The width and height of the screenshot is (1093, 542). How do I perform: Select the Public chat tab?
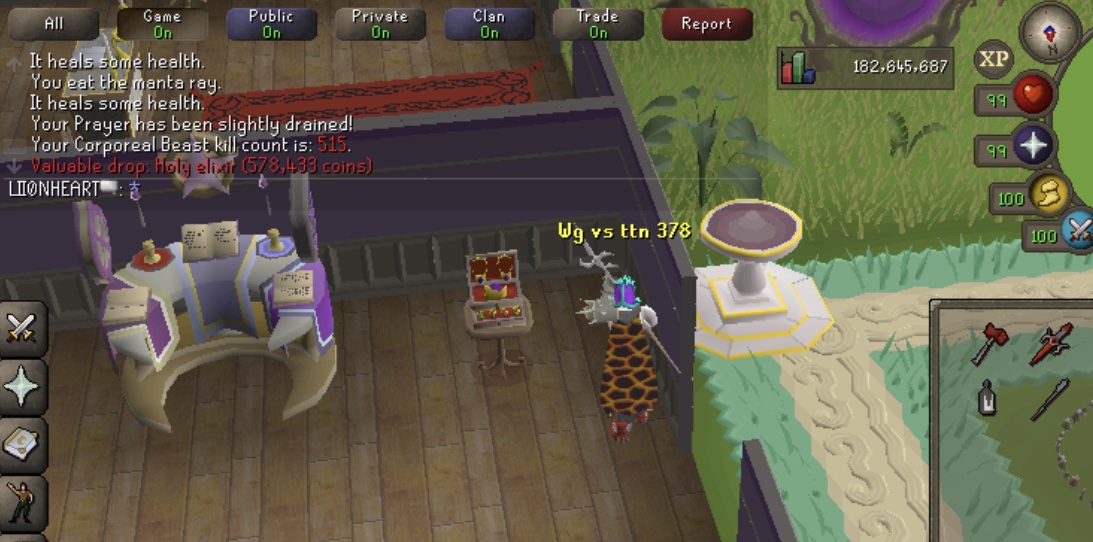point(271,24)
